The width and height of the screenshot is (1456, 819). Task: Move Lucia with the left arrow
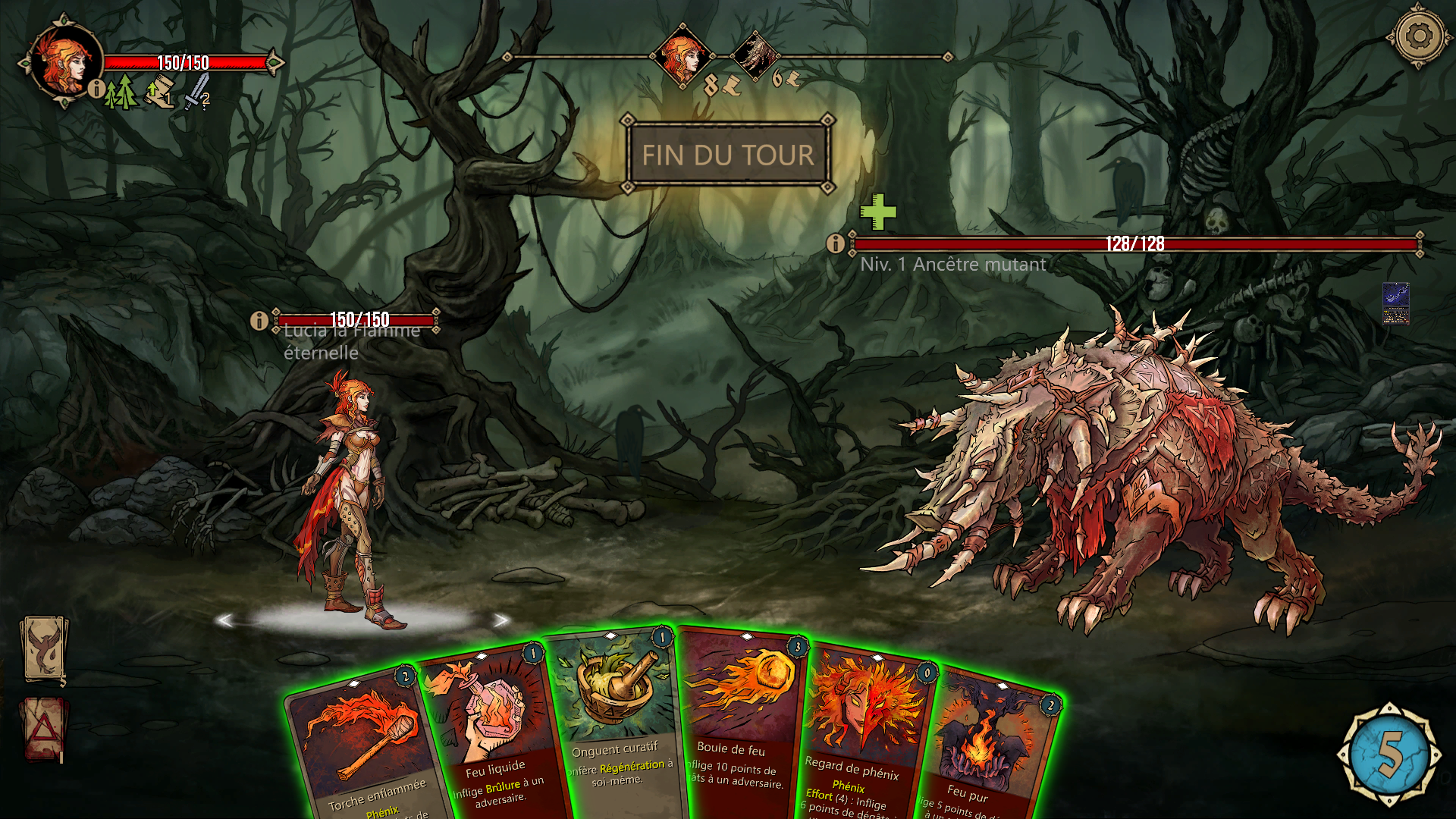pos(224,620)
